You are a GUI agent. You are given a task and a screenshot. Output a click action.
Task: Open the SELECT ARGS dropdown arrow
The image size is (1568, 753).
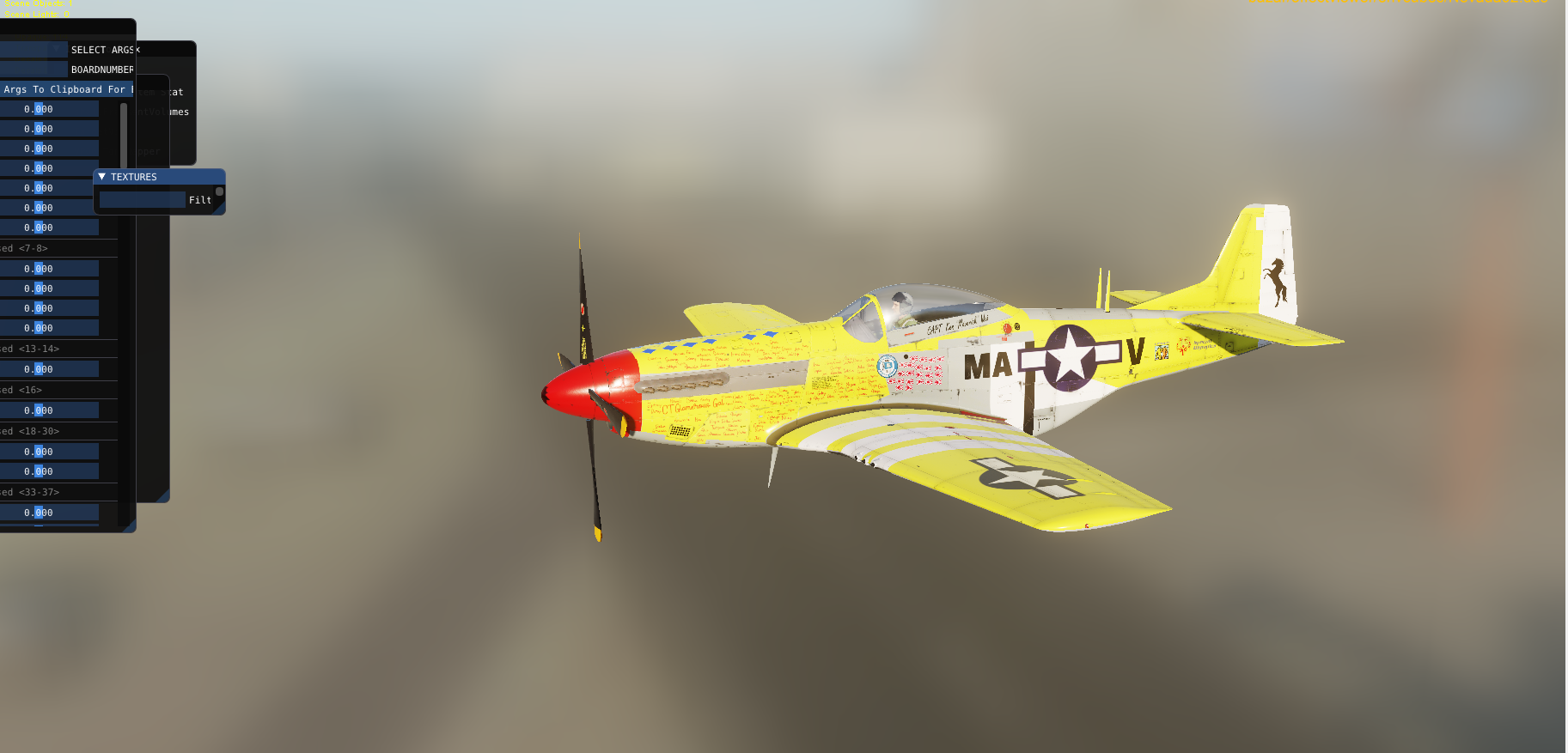(55, 49)
